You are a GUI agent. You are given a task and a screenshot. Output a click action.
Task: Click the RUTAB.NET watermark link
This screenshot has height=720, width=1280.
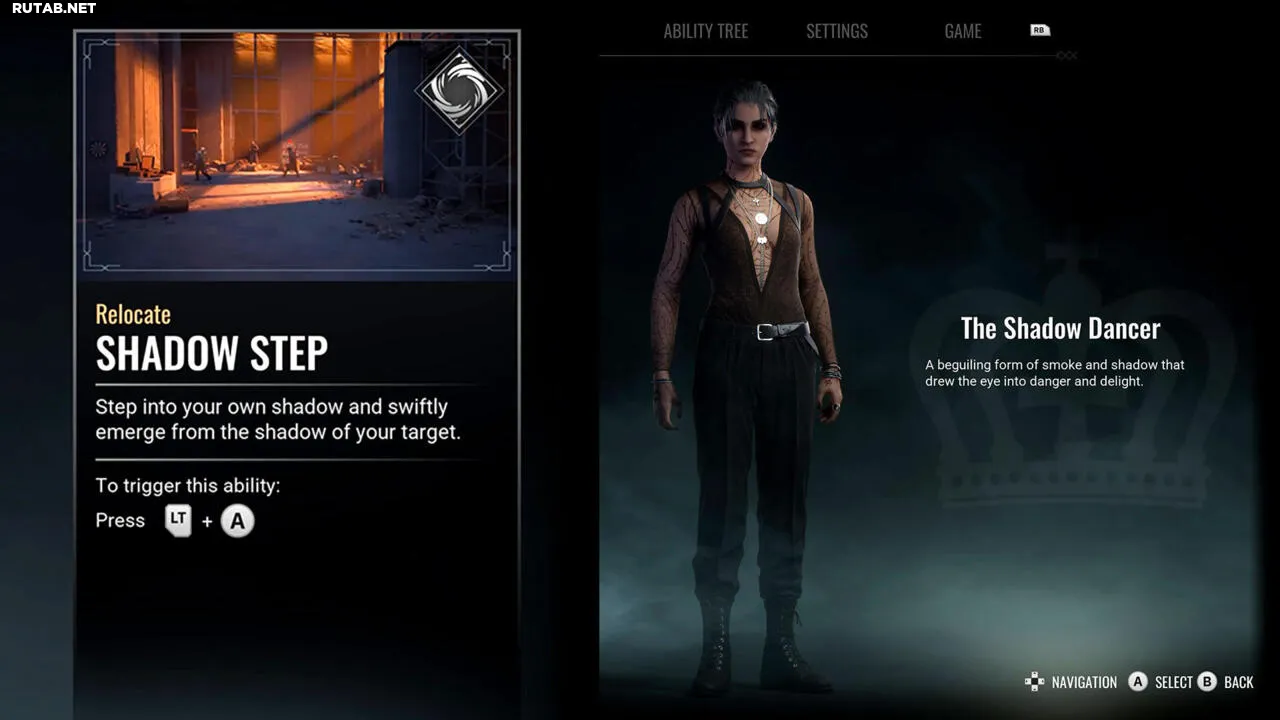54,8
